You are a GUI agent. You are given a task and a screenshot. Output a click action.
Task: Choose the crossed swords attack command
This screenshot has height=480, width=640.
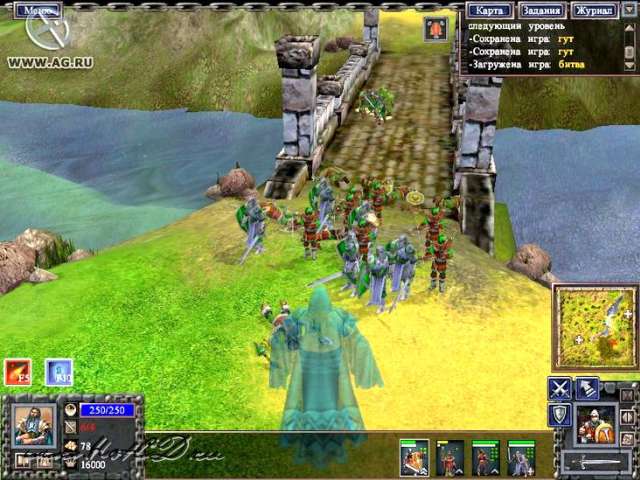(560, 389)
